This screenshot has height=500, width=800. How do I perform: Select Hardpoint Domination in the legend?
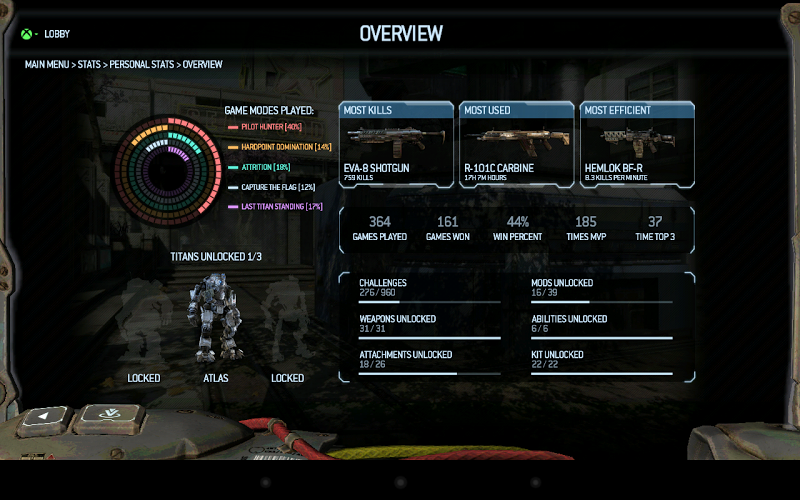click(x=280, y=147)
